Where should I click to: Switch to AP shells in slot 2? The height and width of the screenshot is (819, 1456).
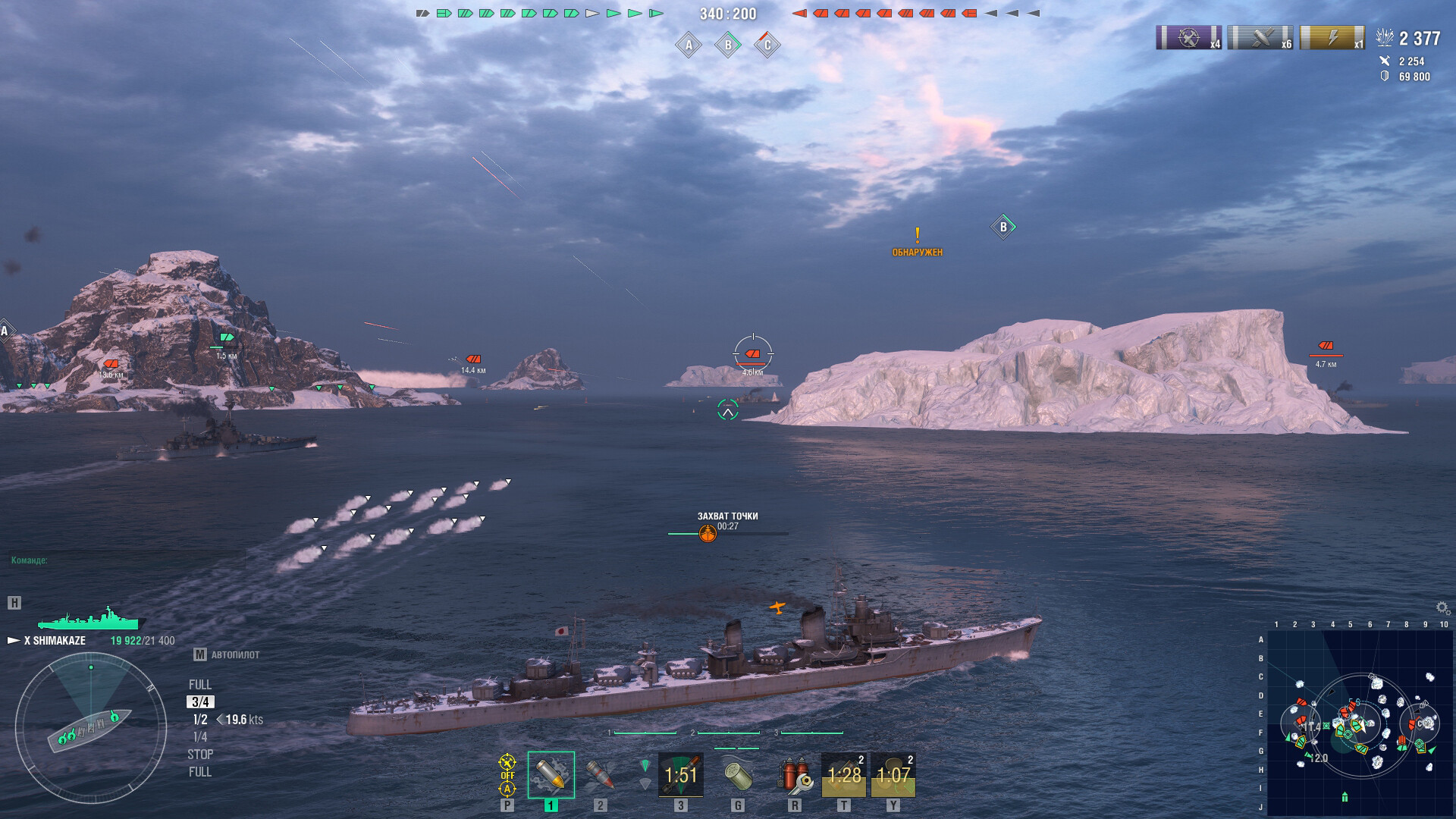601,776
